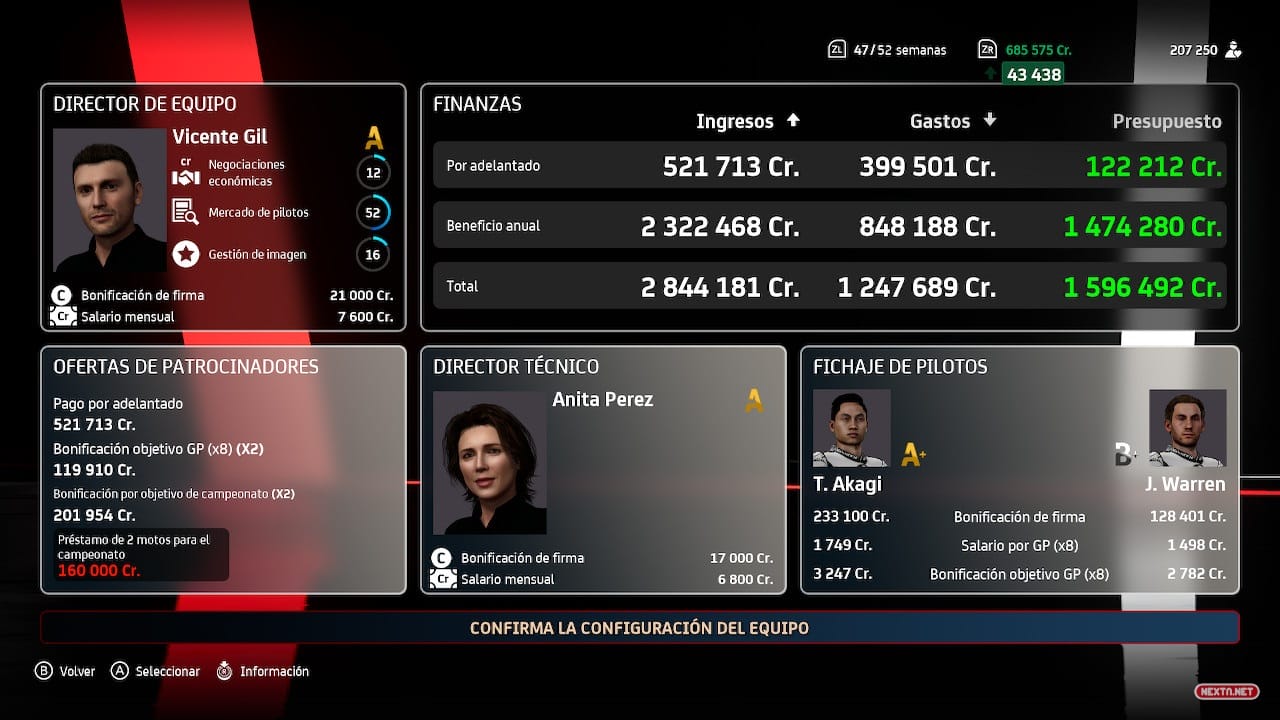The height and width of the screenshot is (720, 1280).
Task: Select the Total finance row
Action: 829,287
